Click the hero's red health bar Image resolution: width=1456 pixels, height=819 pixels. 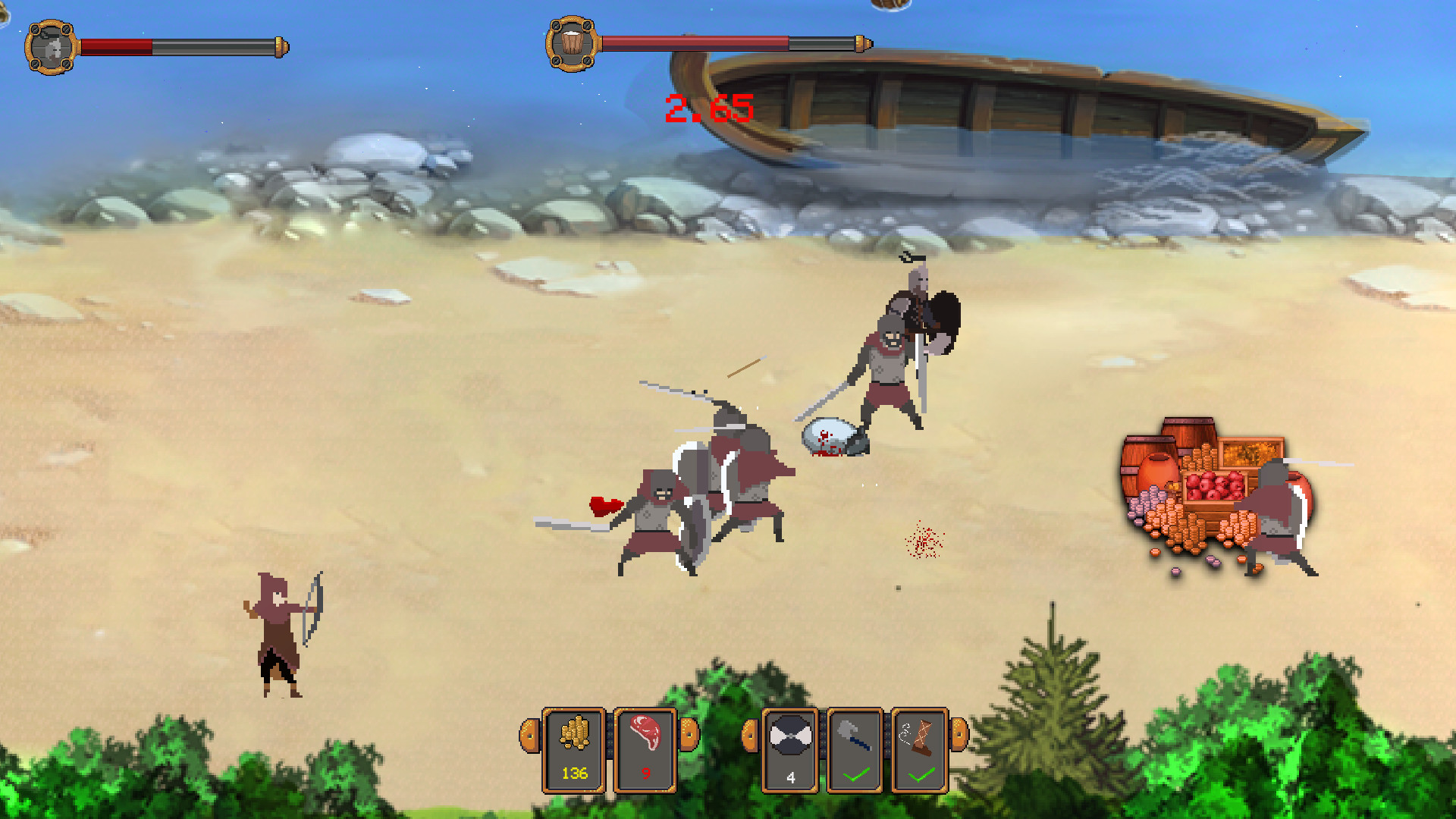pyautogui.click(x=118, y=45)
